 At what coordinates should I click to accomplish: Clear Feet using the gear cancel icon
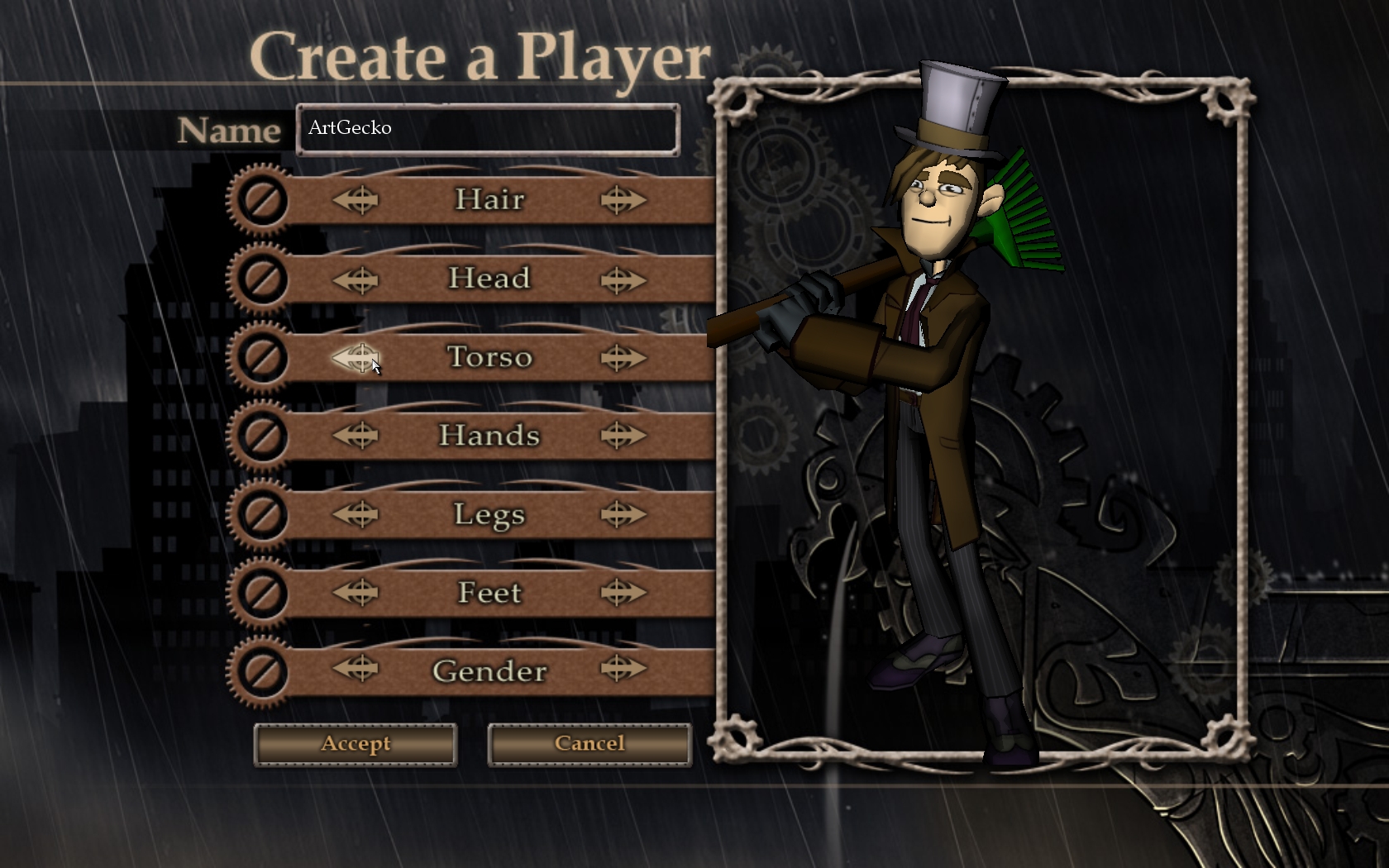[x=262, y=592]
